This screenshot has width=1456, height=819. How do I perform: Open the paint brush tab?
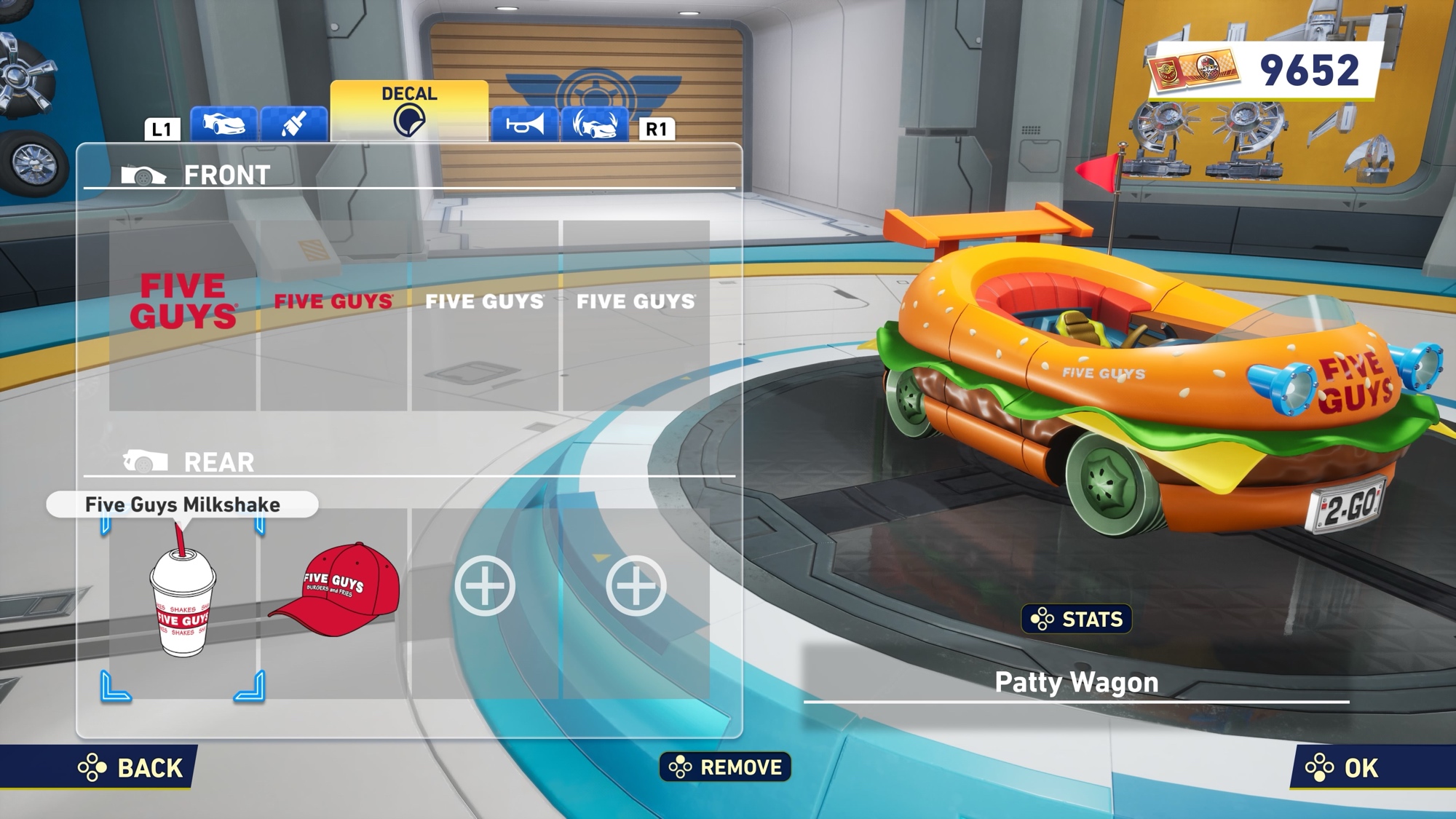pos(293,124)
